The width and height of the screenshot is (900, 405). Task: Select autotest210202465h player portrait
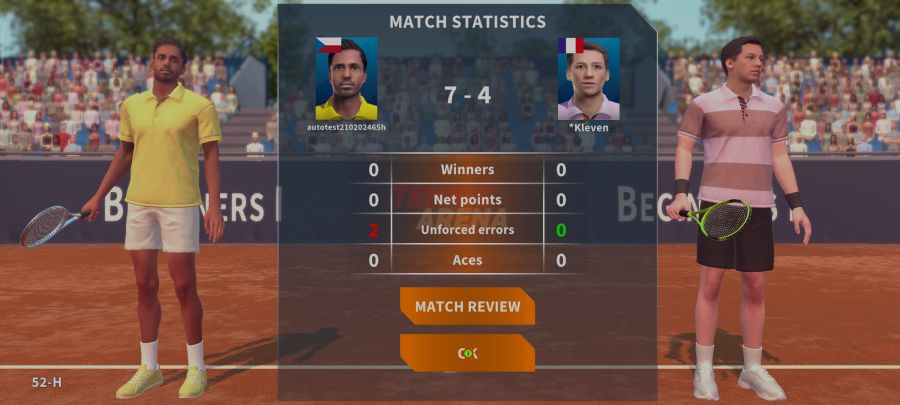pyautogui.click(x=346, y=79)
